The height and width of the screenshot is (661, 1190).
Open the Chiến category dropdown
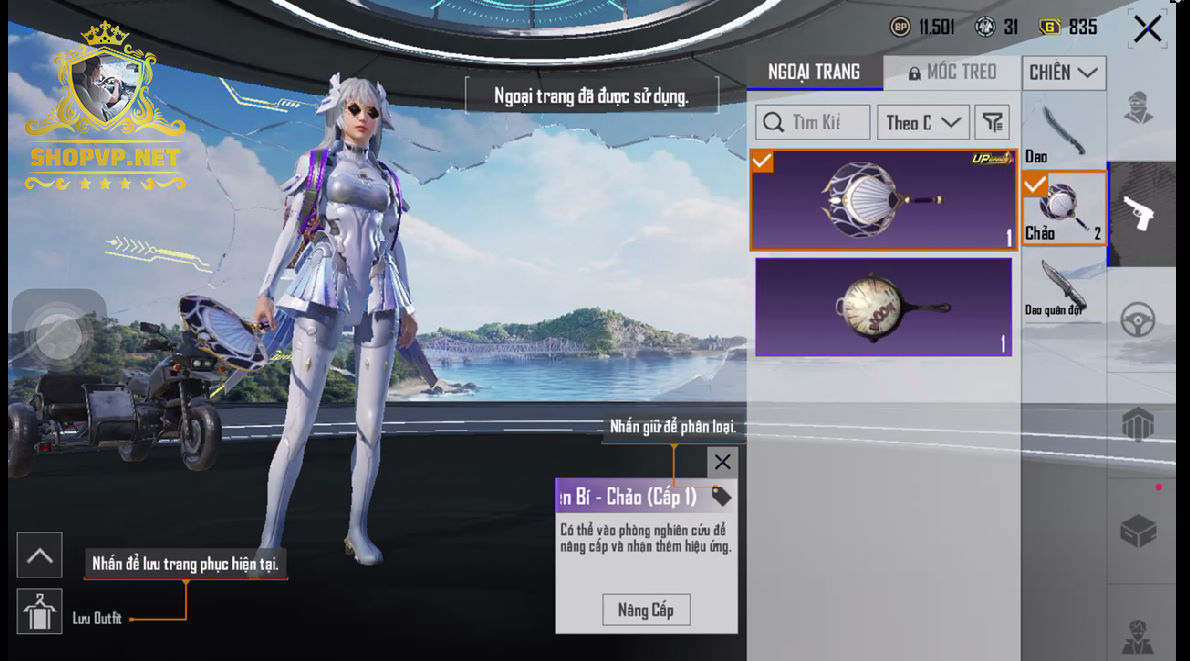click(x=1063, y=72)
